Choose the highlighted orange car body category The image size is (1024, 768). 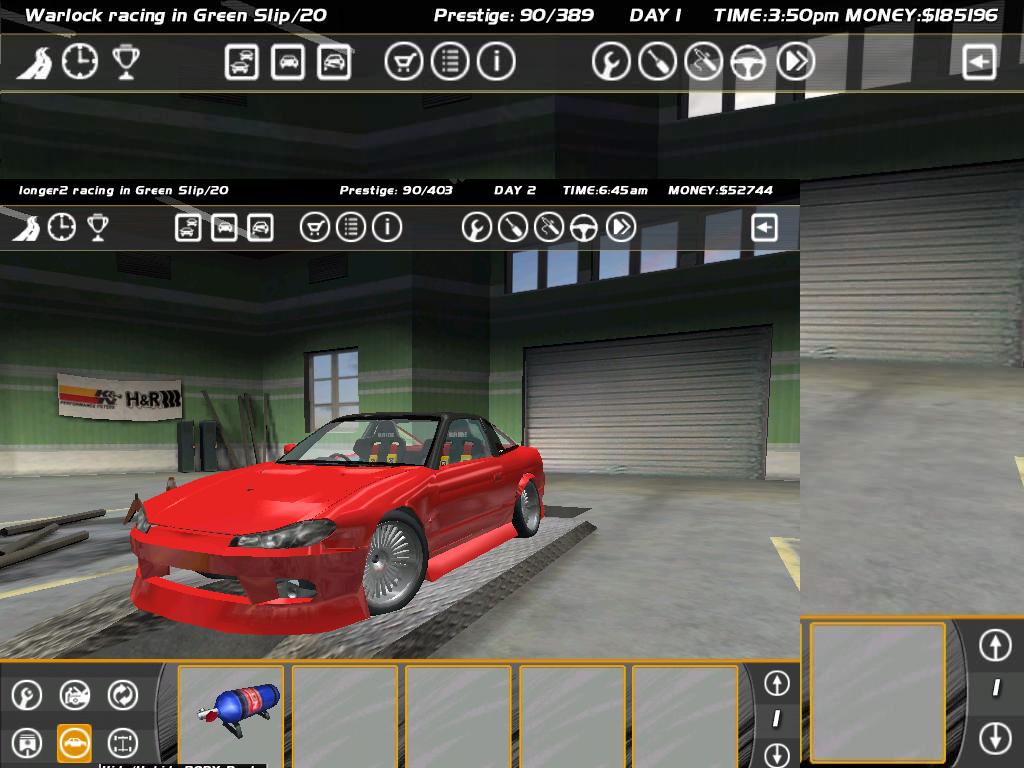(74, 743)
